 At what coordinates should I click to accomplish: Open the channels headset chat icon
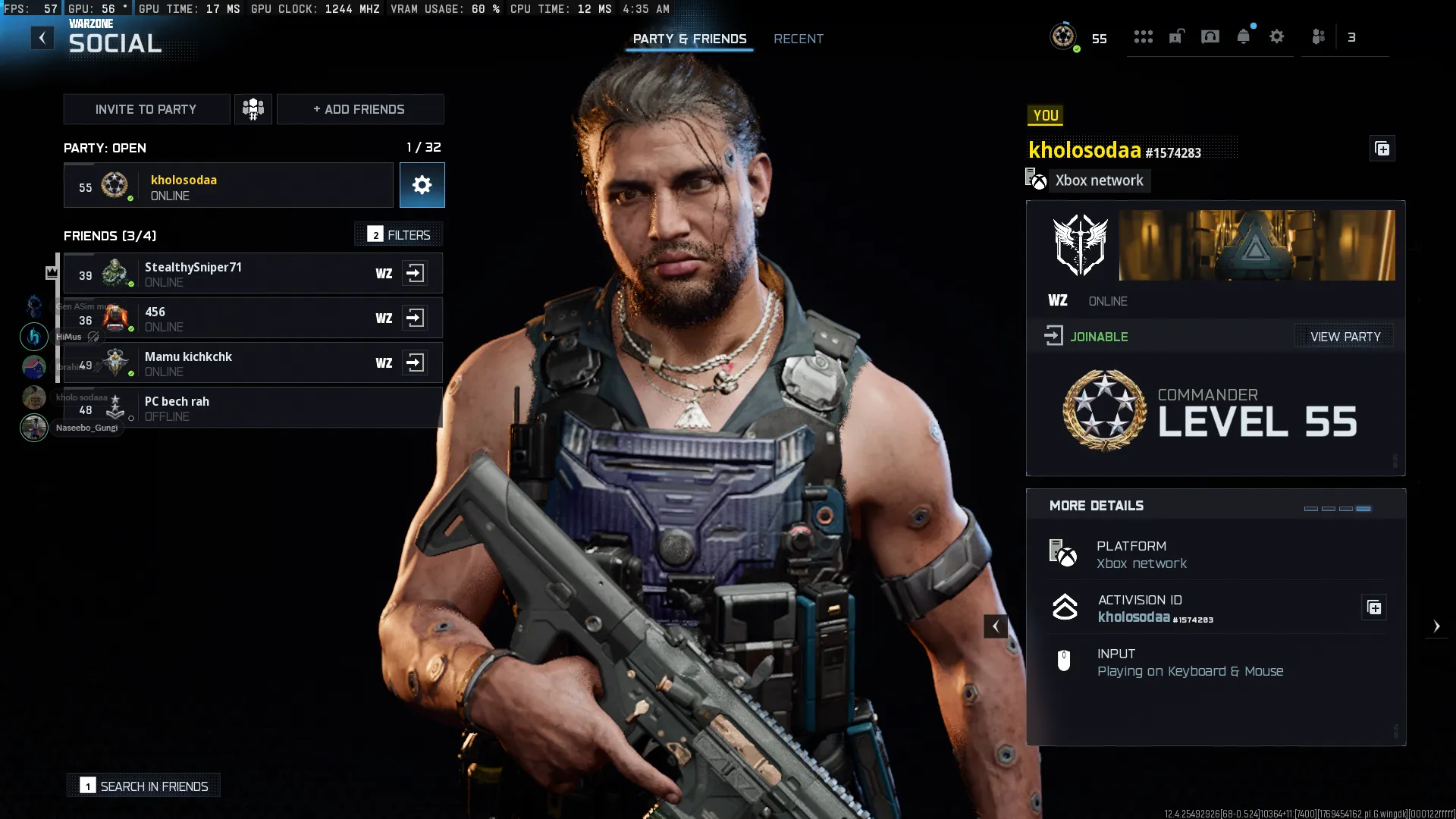click(1209, 36)
